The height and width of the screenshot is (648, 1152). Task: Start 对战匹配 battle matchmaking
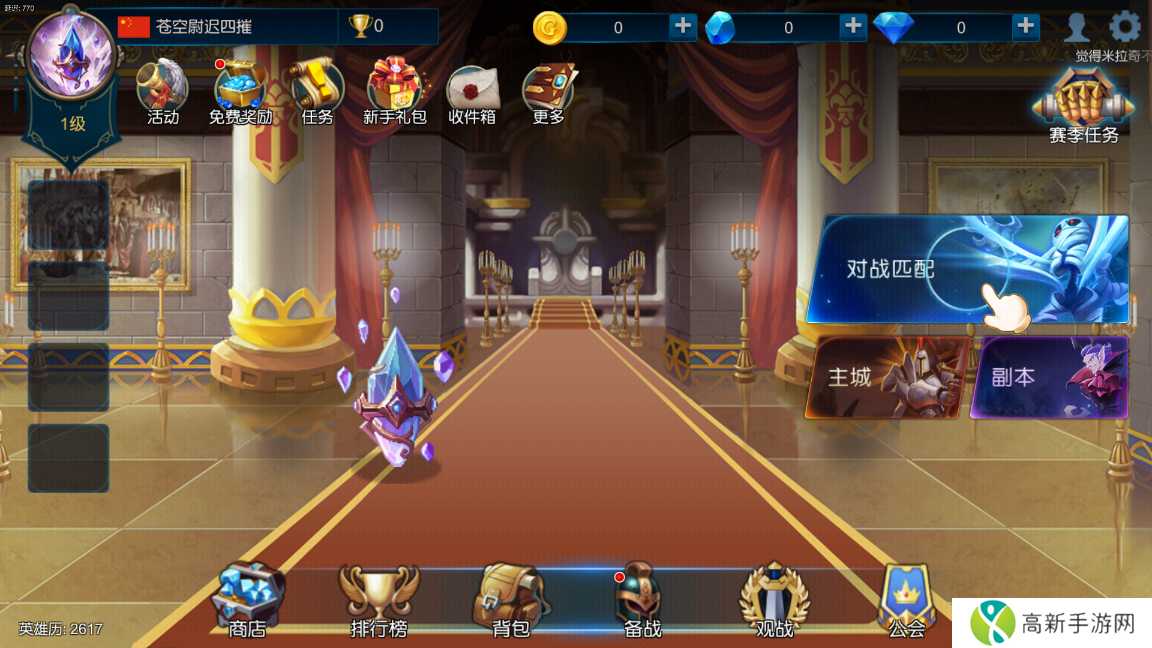click(966, 268)
